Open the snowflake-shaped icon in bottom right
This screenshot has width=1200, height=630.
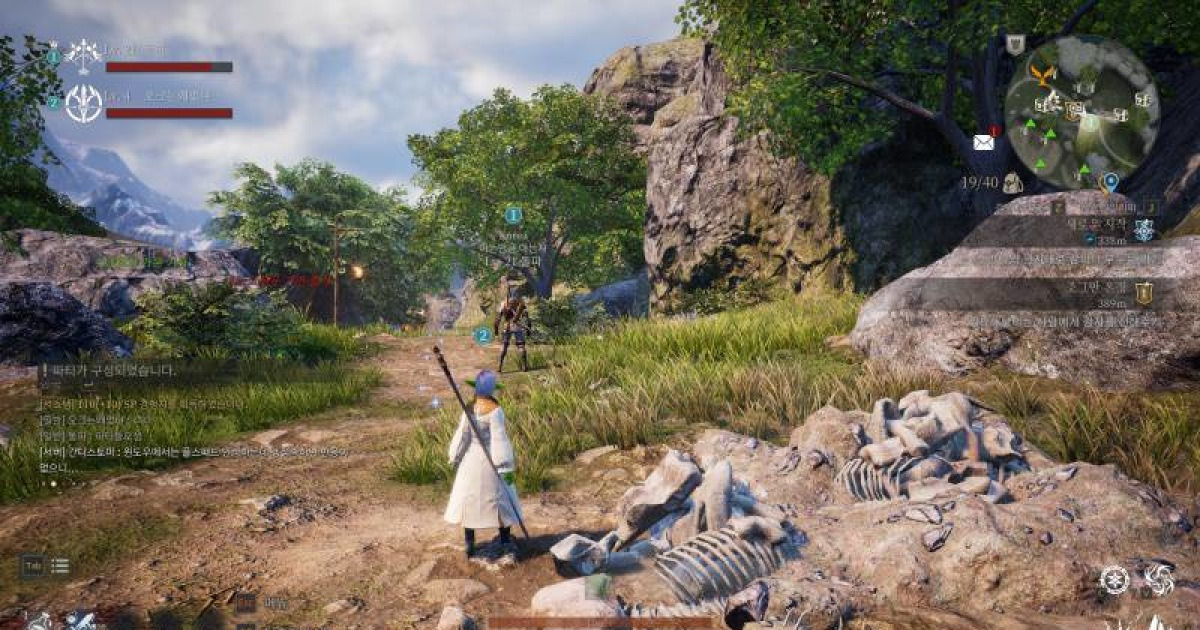[1114, 579]
